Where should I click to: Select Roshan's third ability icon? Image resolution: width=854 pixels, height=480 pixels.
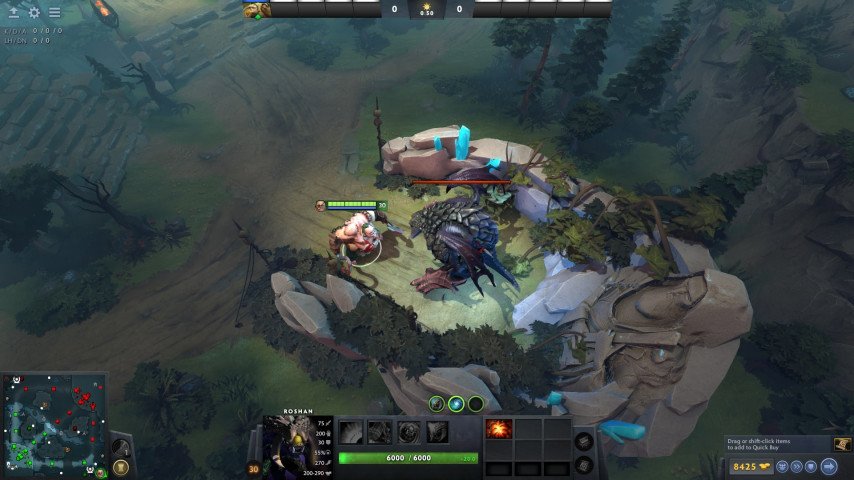click(x=408, y=432)
